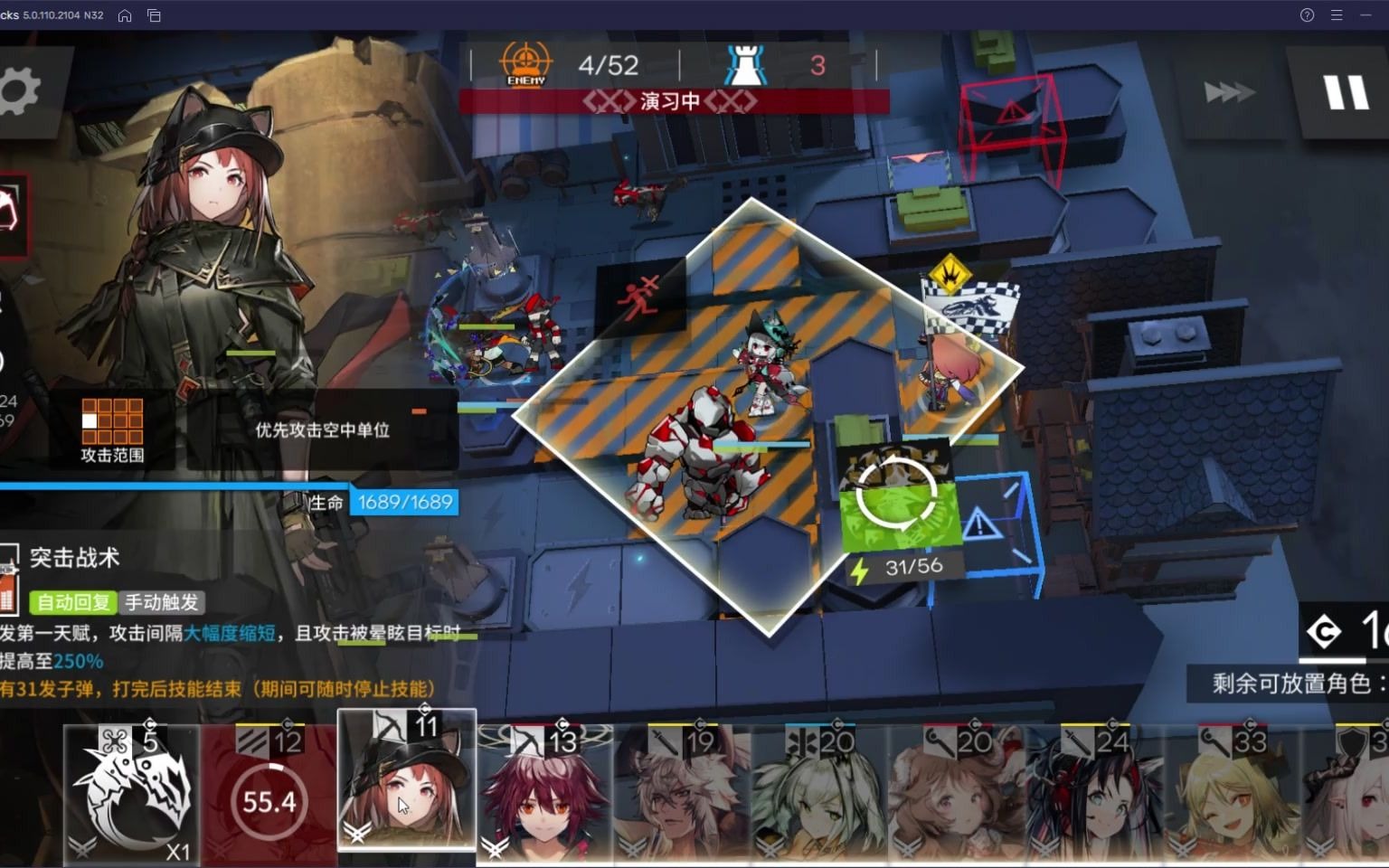
Task: Switch the skill to 手动触发 mode
Action: 163,602
